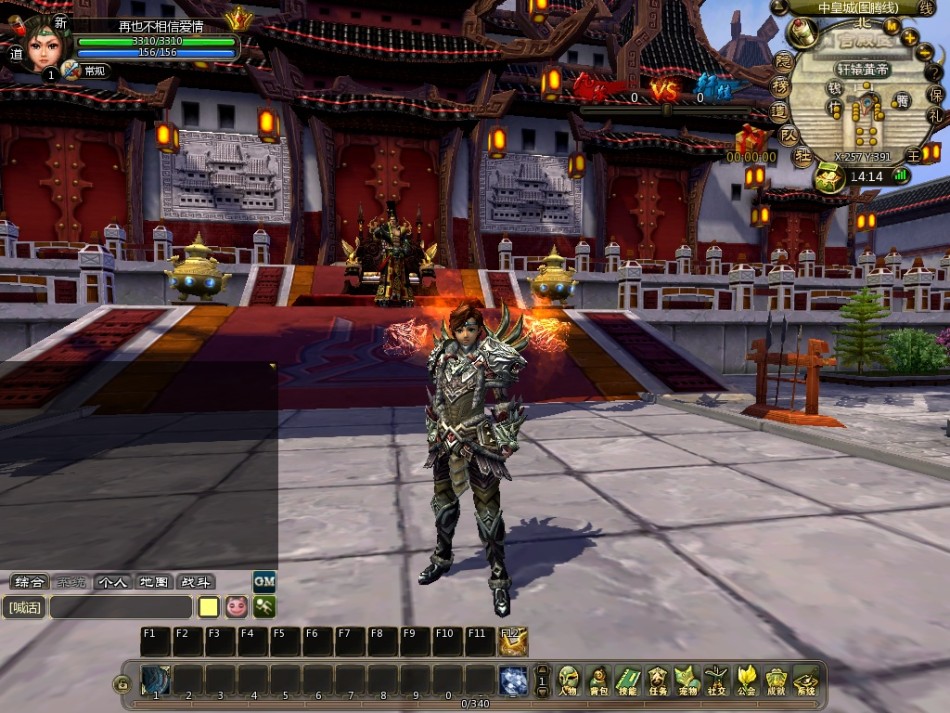Open the pink emoticon face picker
The width and height of the screenshot is (950, 713).
coord(236,607)
